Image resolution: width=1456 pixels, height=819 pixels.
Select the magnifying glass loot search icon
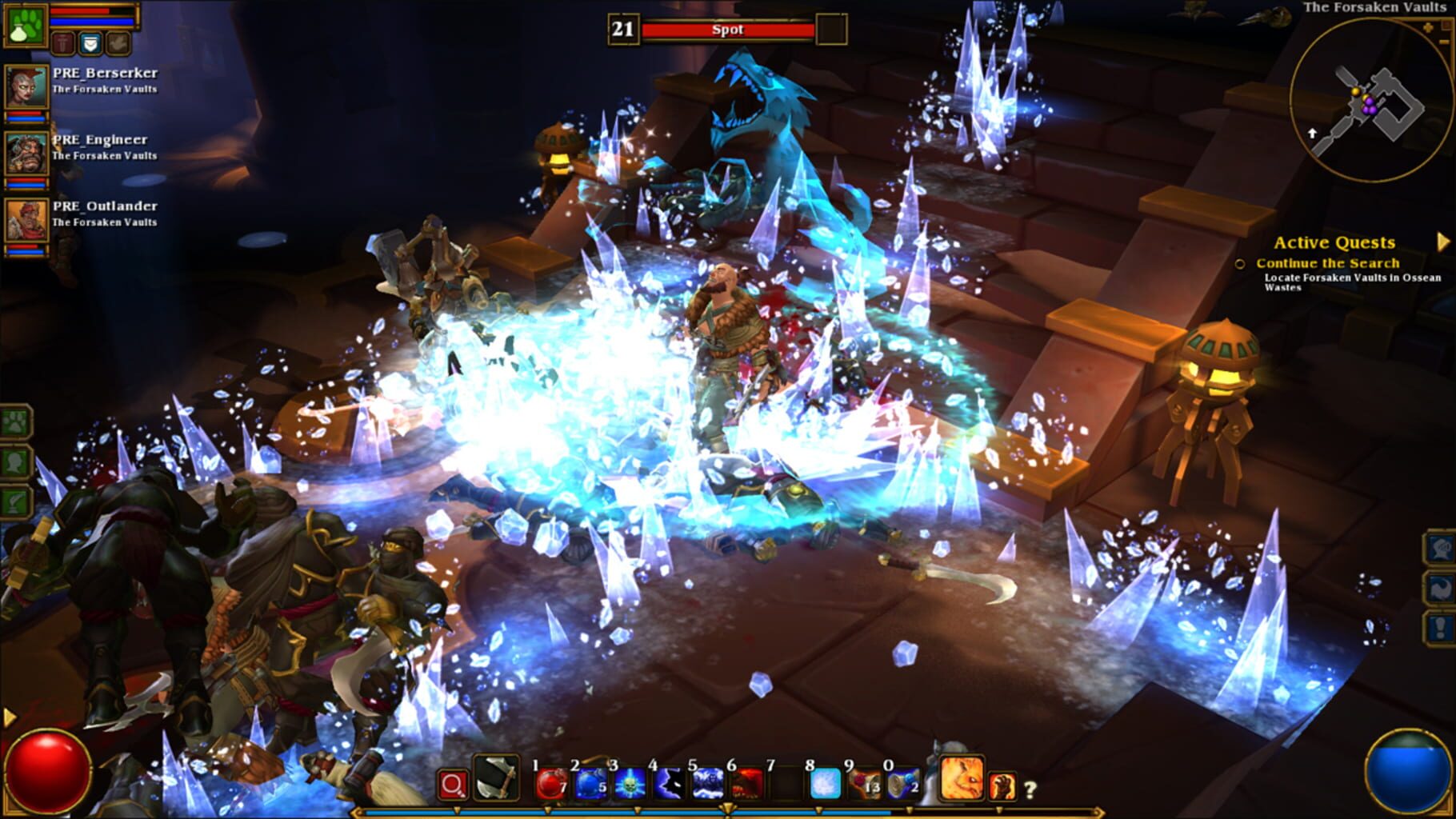click(453, 784)
